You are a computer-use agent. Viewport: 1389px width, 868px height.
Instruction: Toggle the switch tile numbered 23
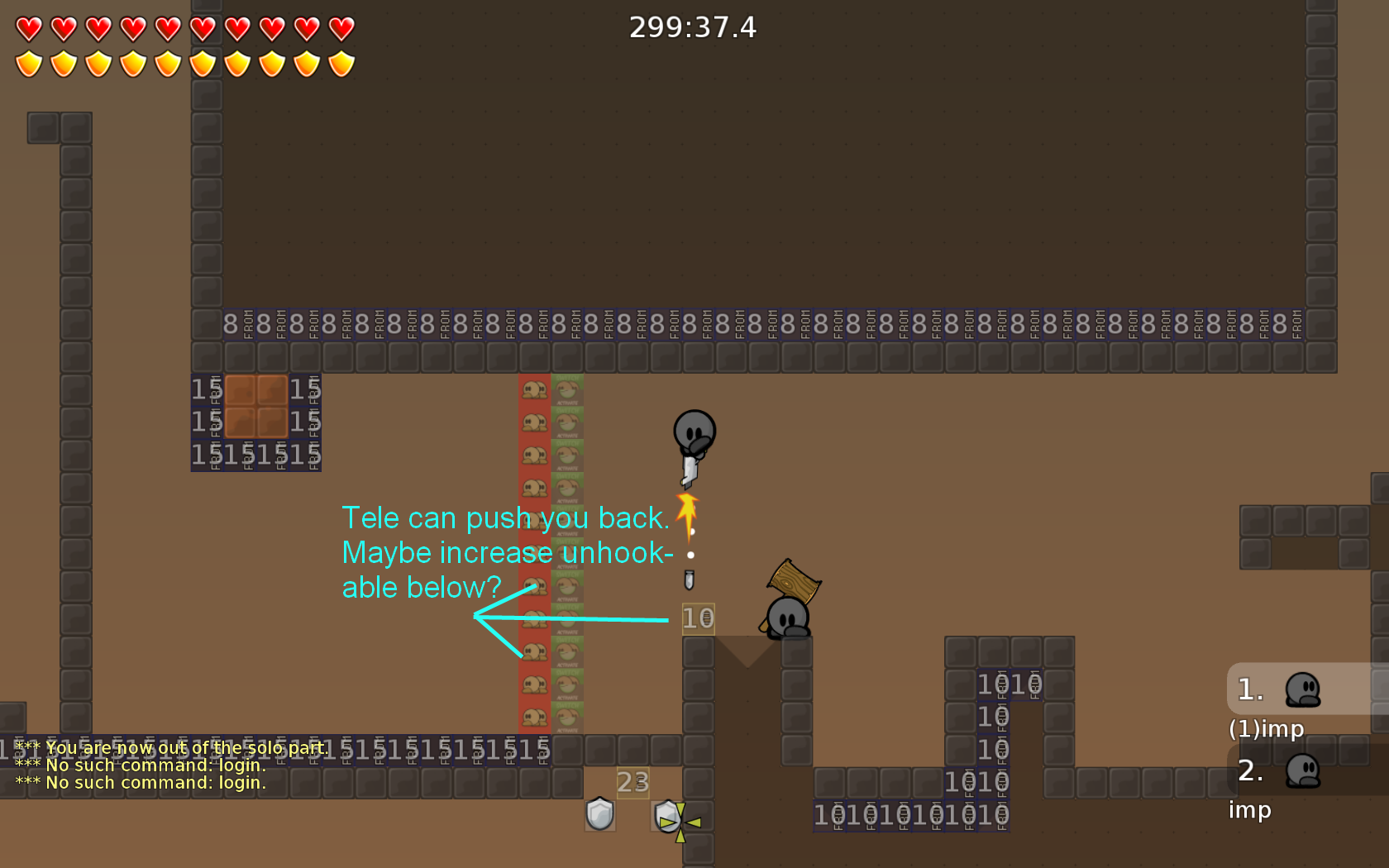[x=633, y=781]
